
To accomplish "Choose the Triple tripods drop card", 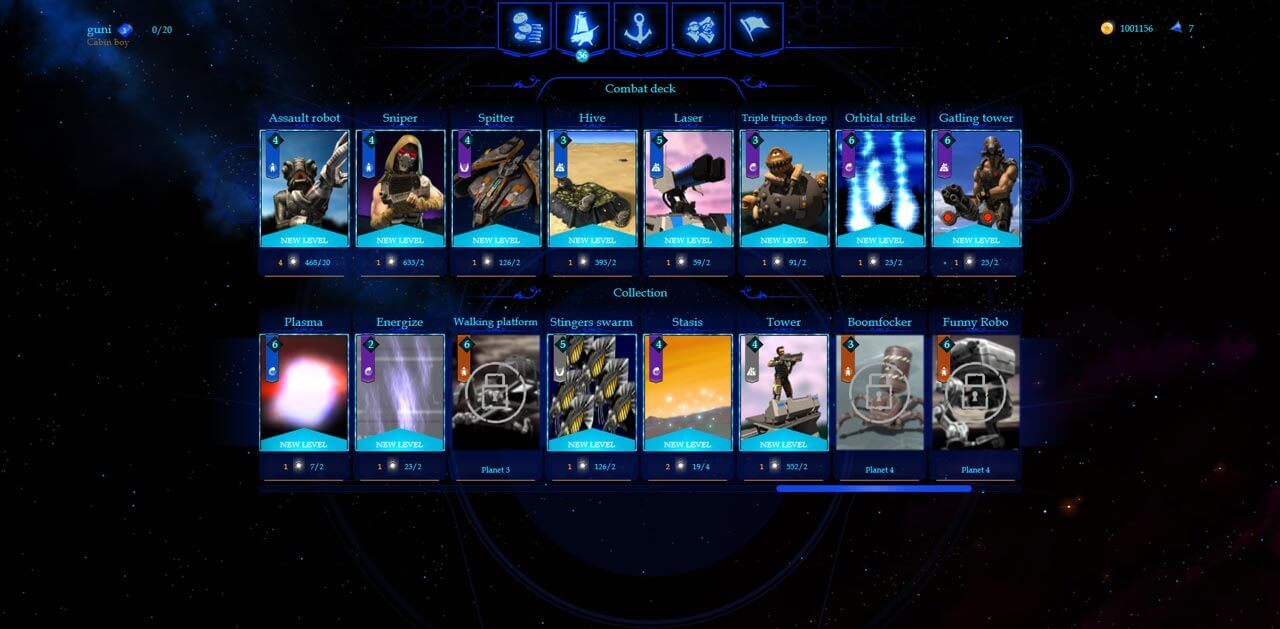I will pyautogui.click(x=784, y=188).
